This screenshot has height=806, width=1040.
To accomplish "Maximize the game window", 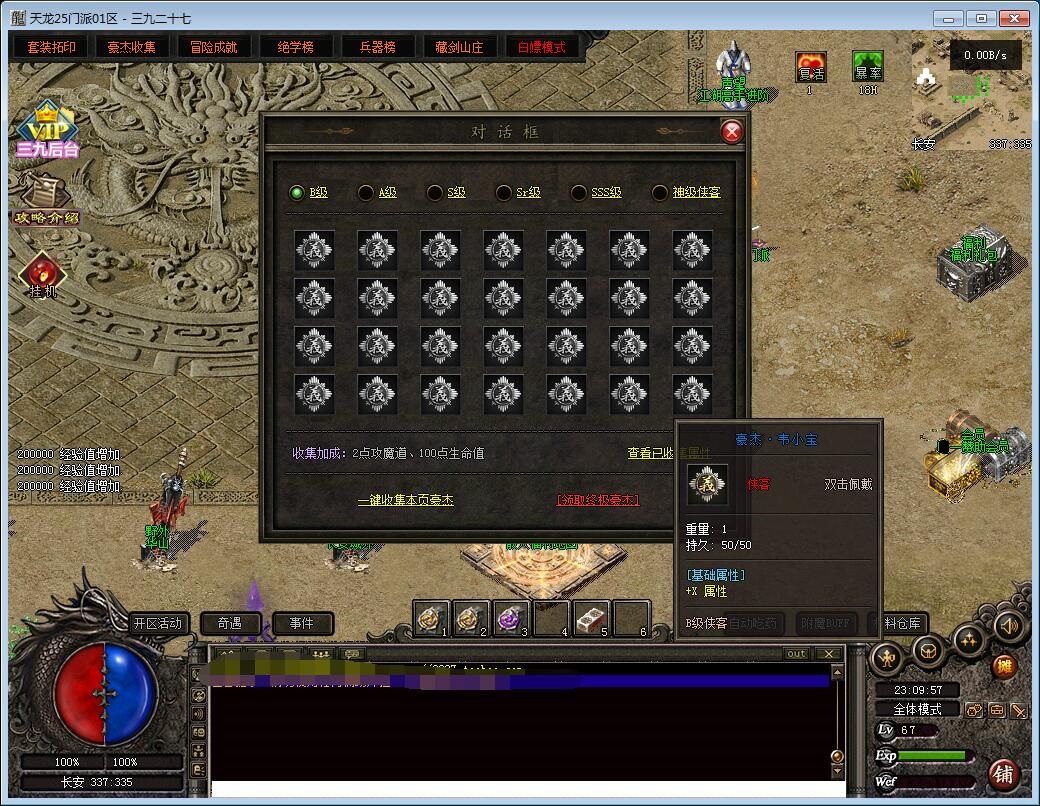I will click(982, 18).
